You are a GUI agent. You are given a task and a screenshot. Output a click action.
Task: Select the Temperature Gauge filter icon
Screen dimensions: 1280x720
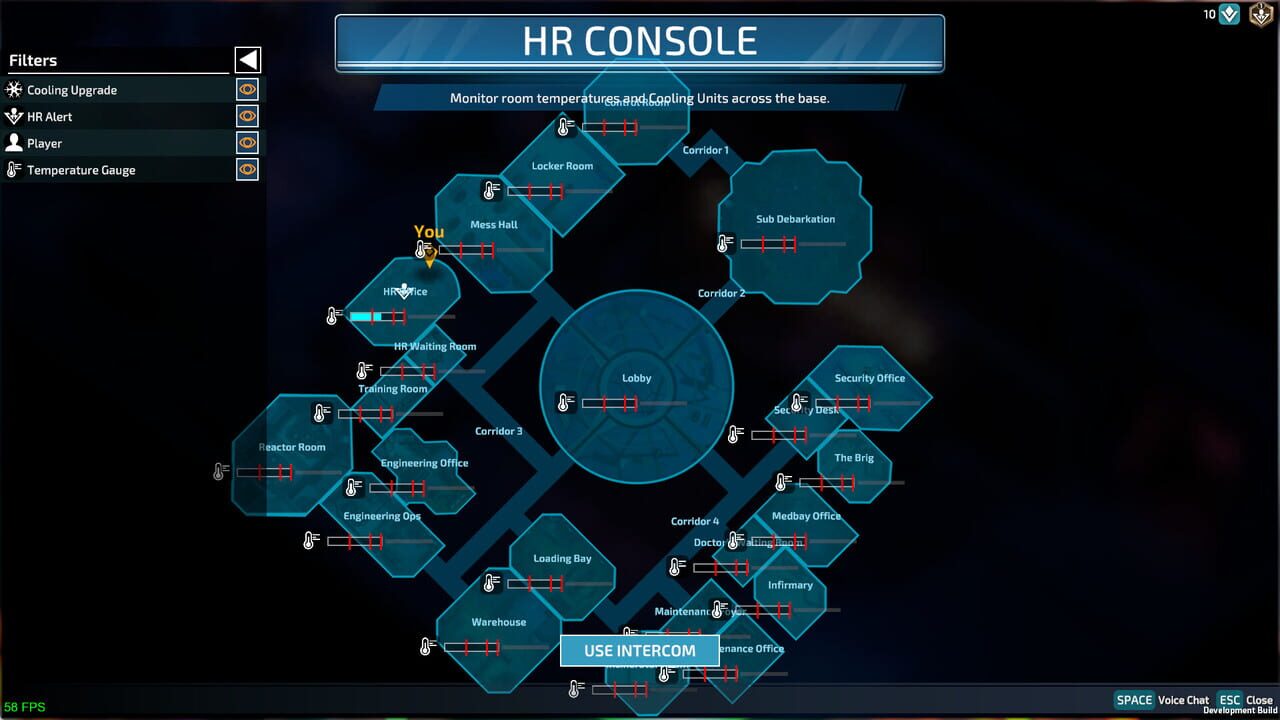(x=14, y=170)
